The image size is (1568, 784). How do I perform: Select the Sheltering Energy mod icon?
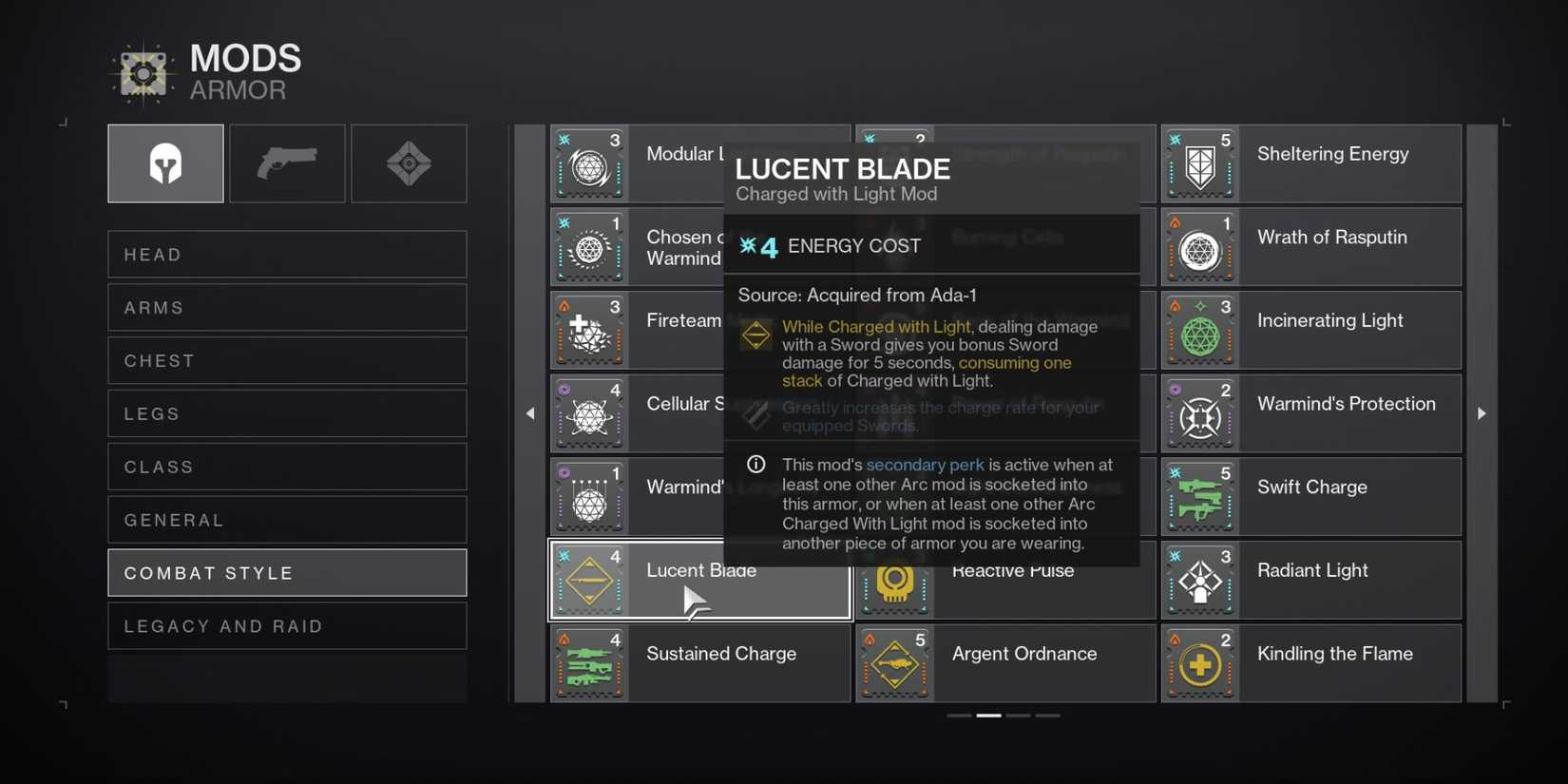tap(1200, 163)
